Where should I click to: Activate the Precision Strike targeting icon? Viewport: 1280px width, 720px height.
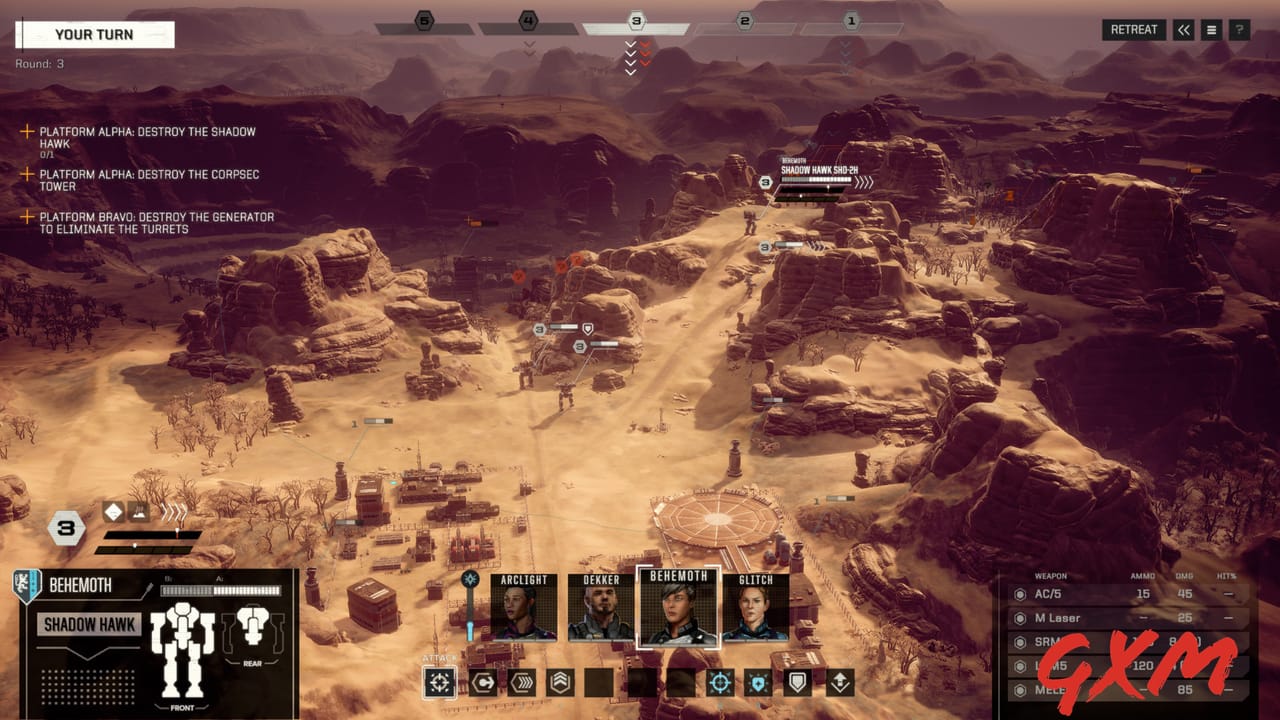click(x=719, y=682)
